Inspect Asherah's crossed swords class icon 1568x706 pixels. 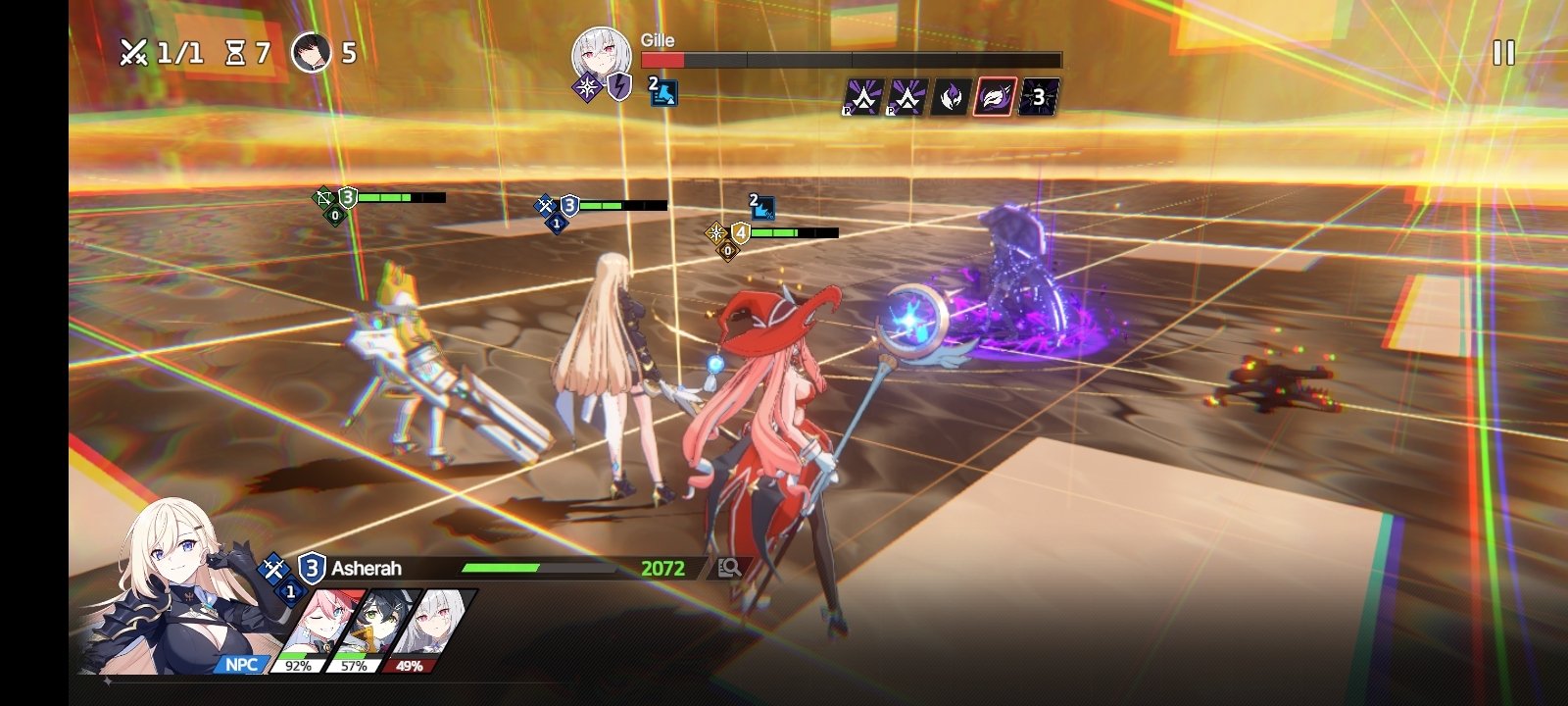tap(273, 567)
